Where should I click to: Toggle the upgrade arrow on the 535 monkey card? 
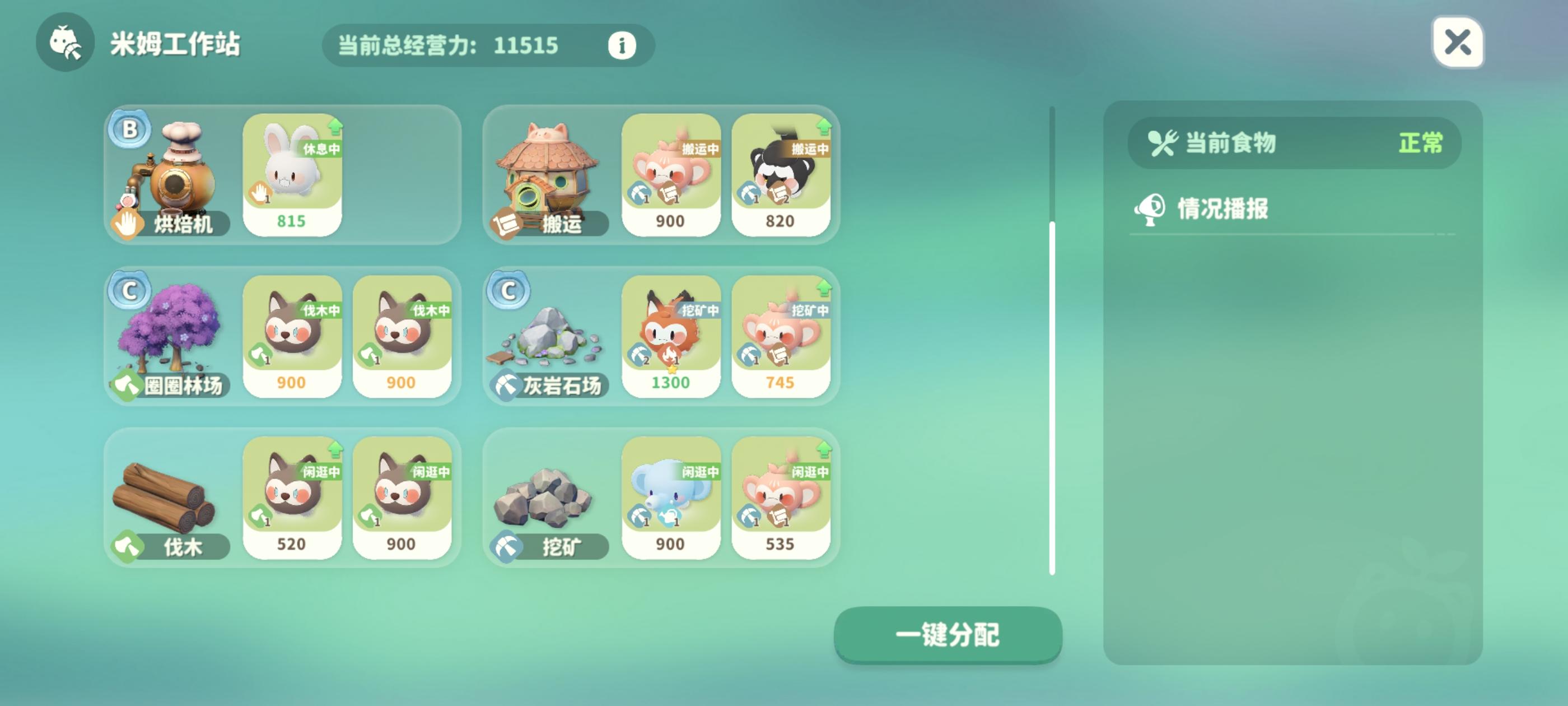pos(825,448)
